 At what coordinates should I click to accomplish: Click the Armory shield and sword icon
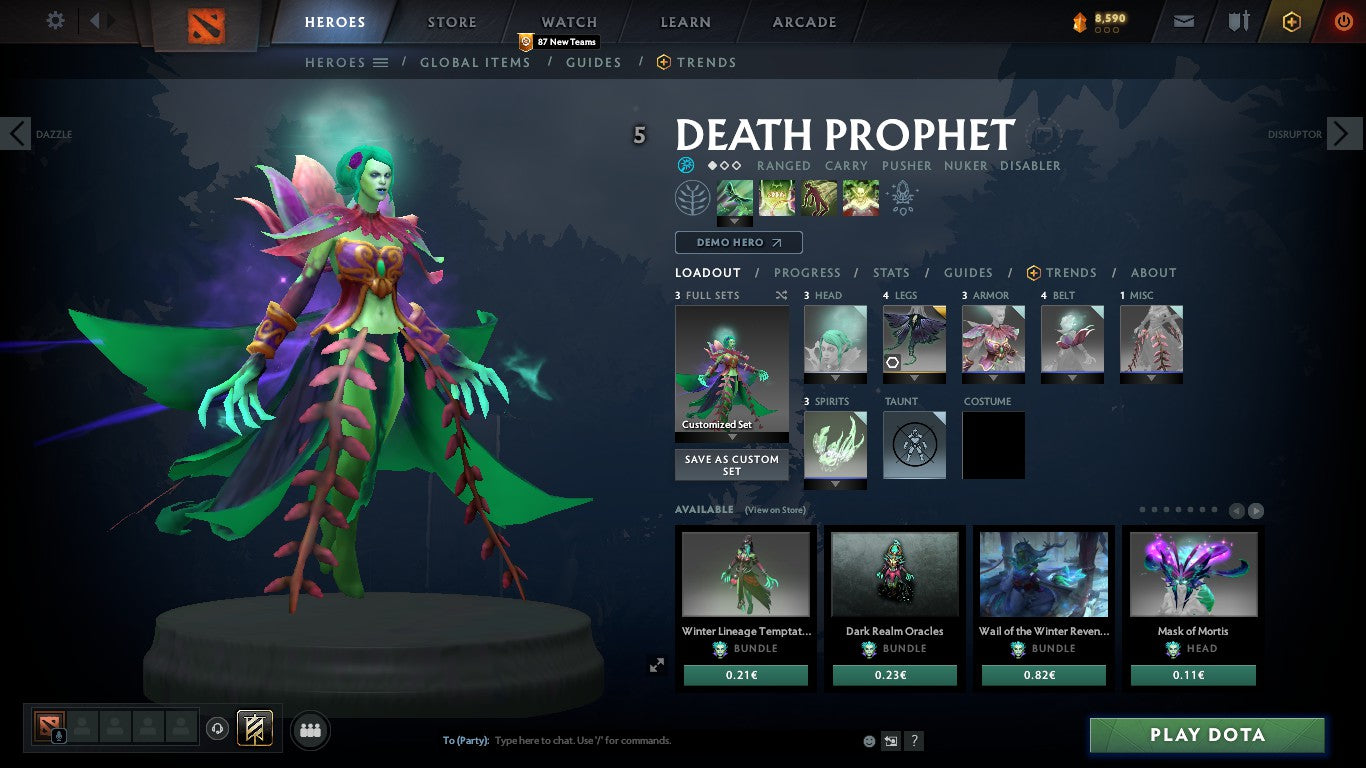pos(1239,20)
